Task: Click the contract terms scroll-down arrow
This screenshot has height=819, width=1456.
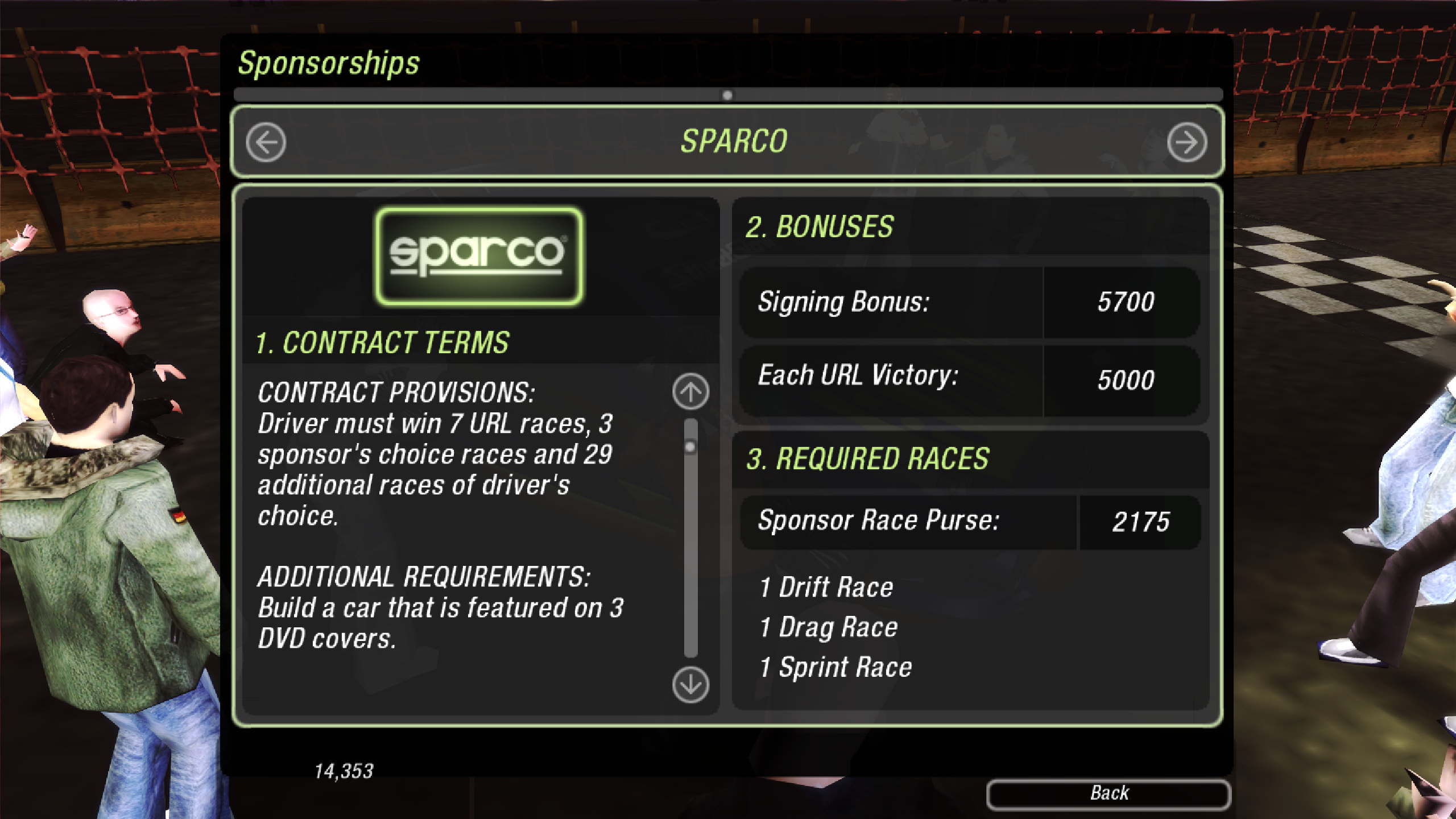Action: [x=690, y=685]
